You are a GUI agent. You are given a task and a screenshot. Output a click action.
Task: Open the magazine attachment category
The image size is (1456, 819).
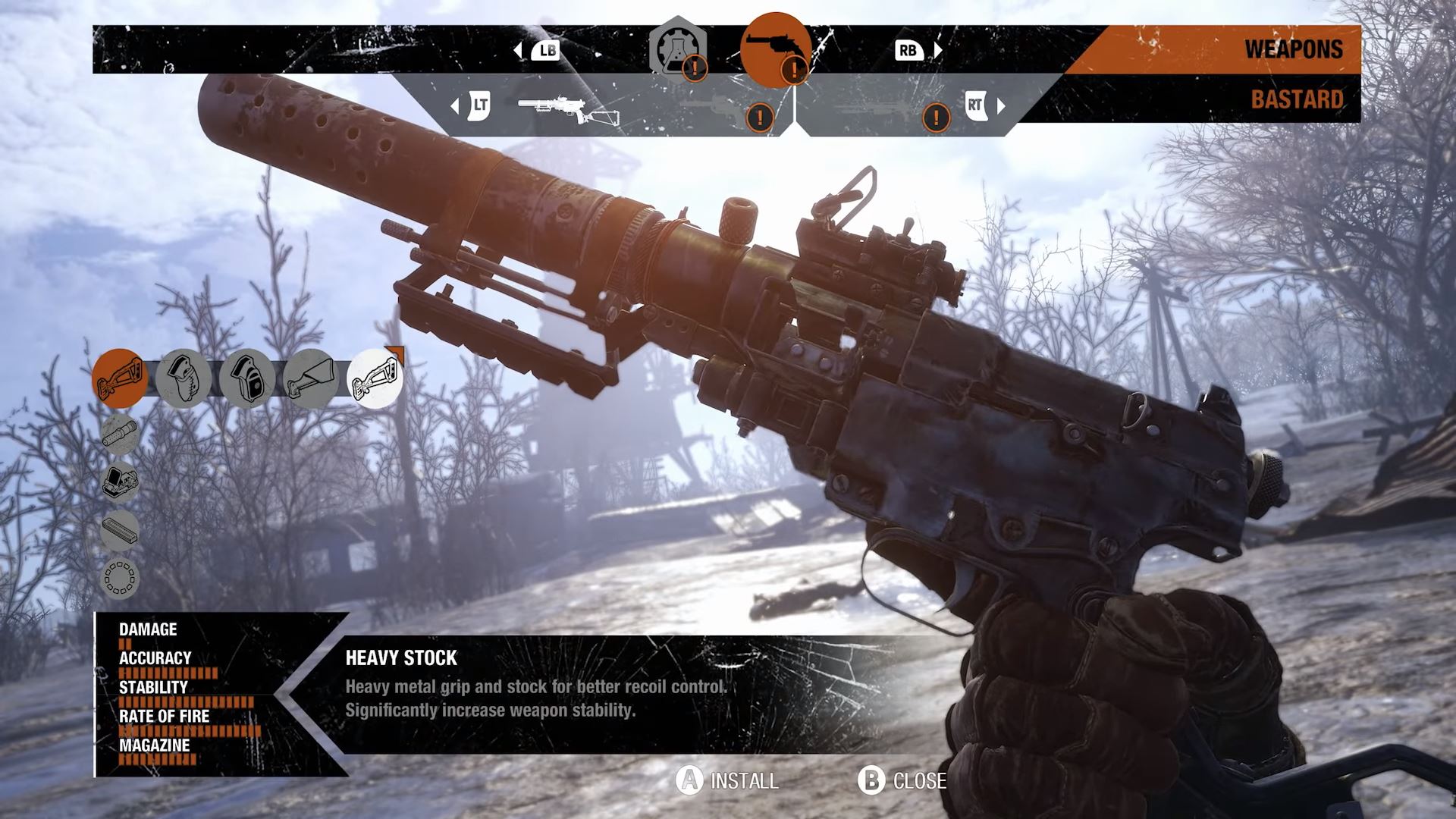[120, 529]
